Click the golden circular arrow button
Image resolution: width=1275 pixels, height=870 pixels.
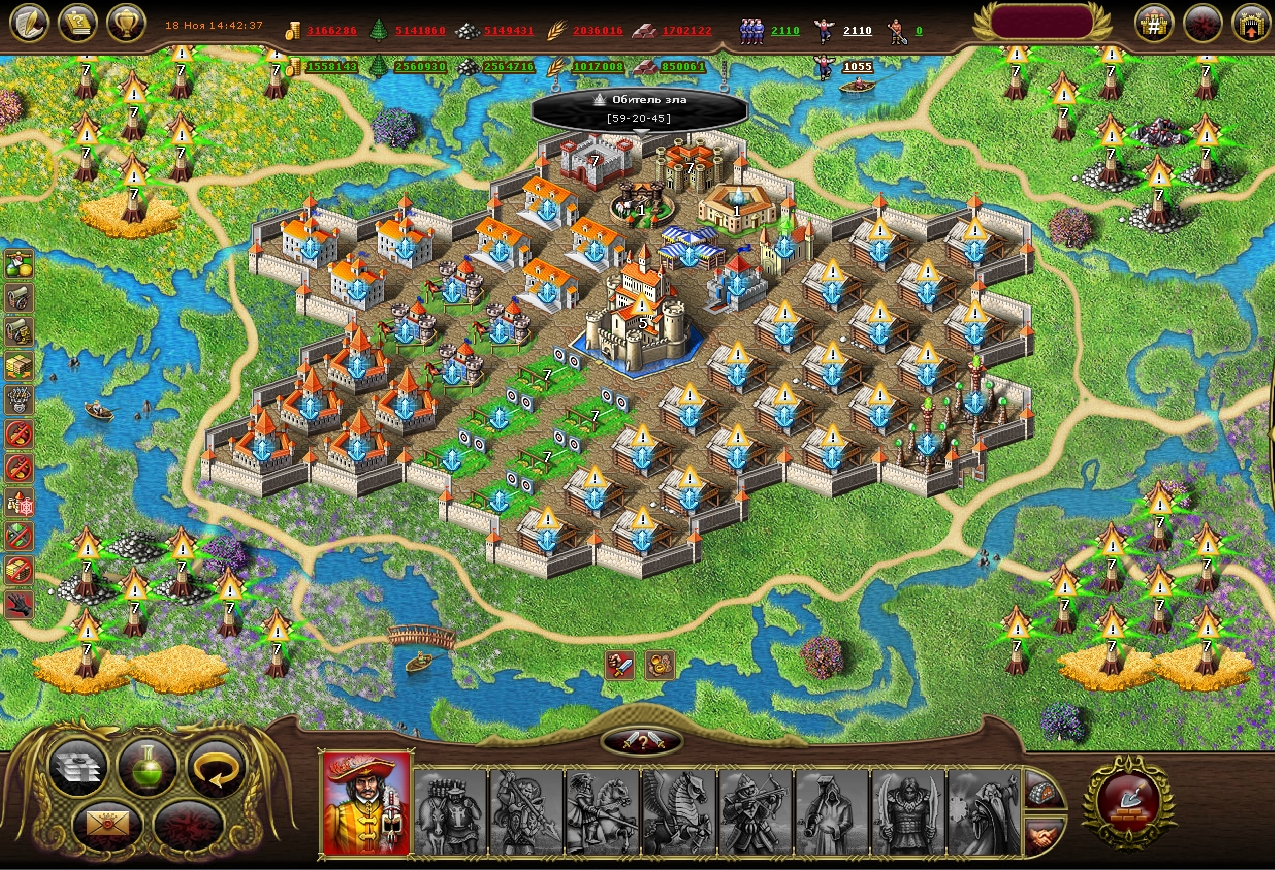(217, 767)
